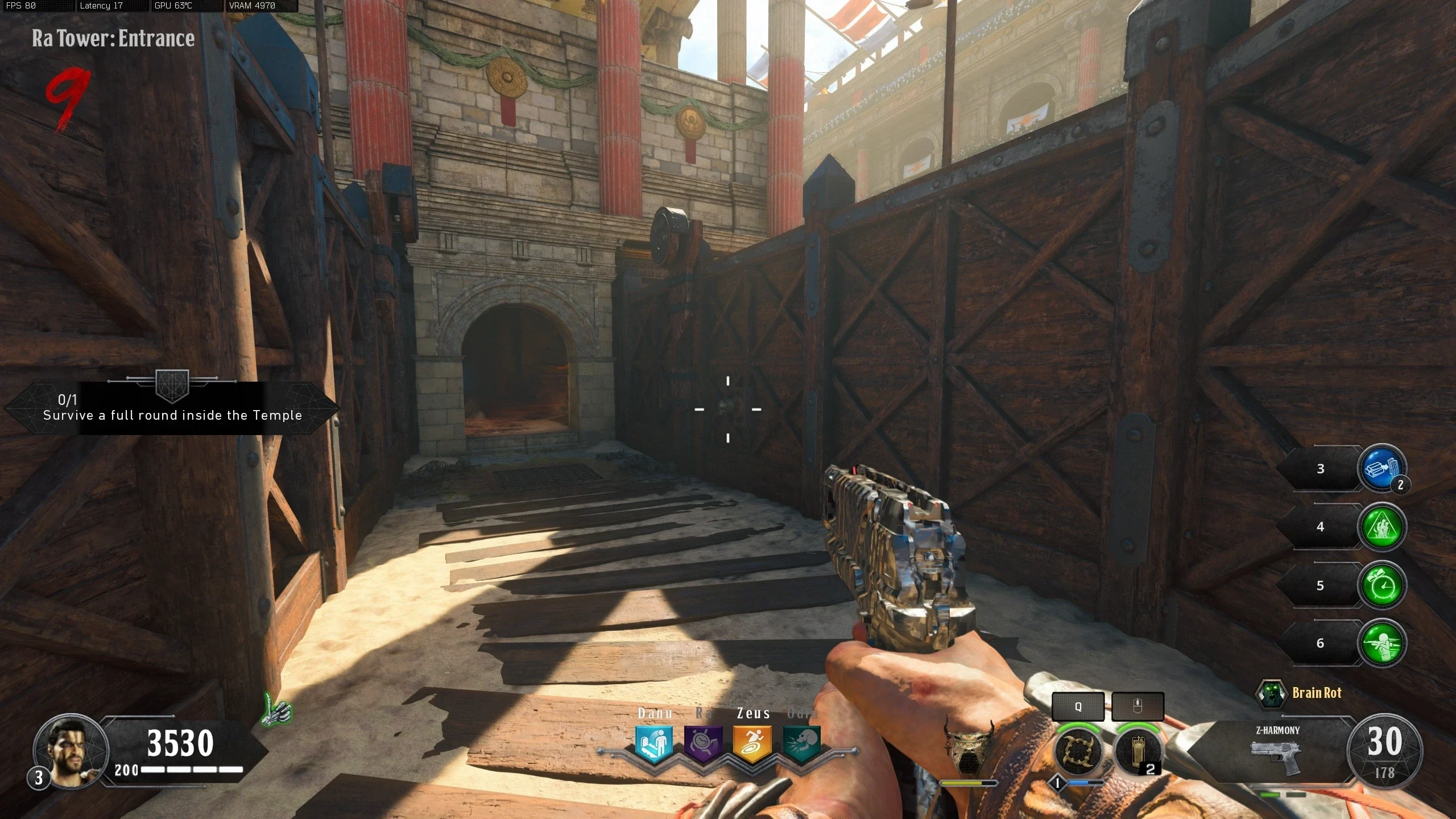Viewport: 1456px width, 819px height.
Task: Activate the green alarm clock elixir
Action: point(1381,585)
